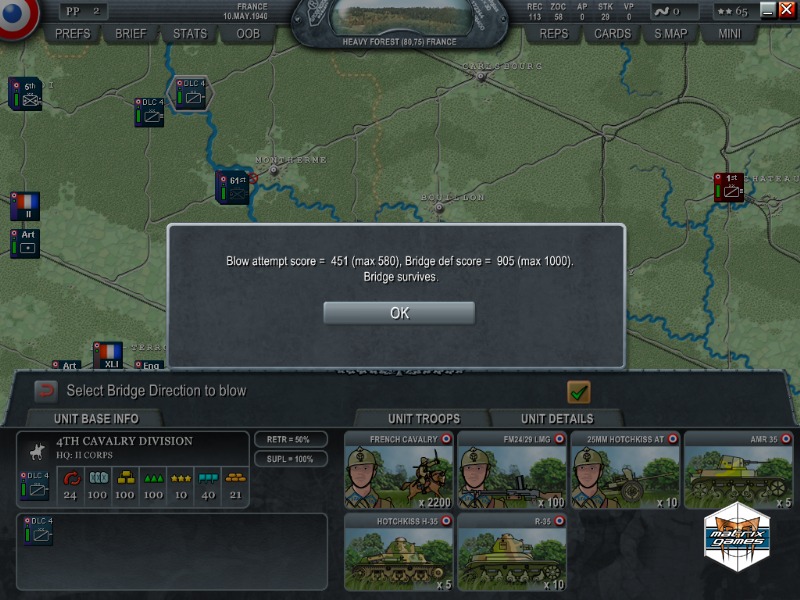The height and width of the screenshot is (600, 800).
Task: Click the red back arrow button
Action: [46, 391]
